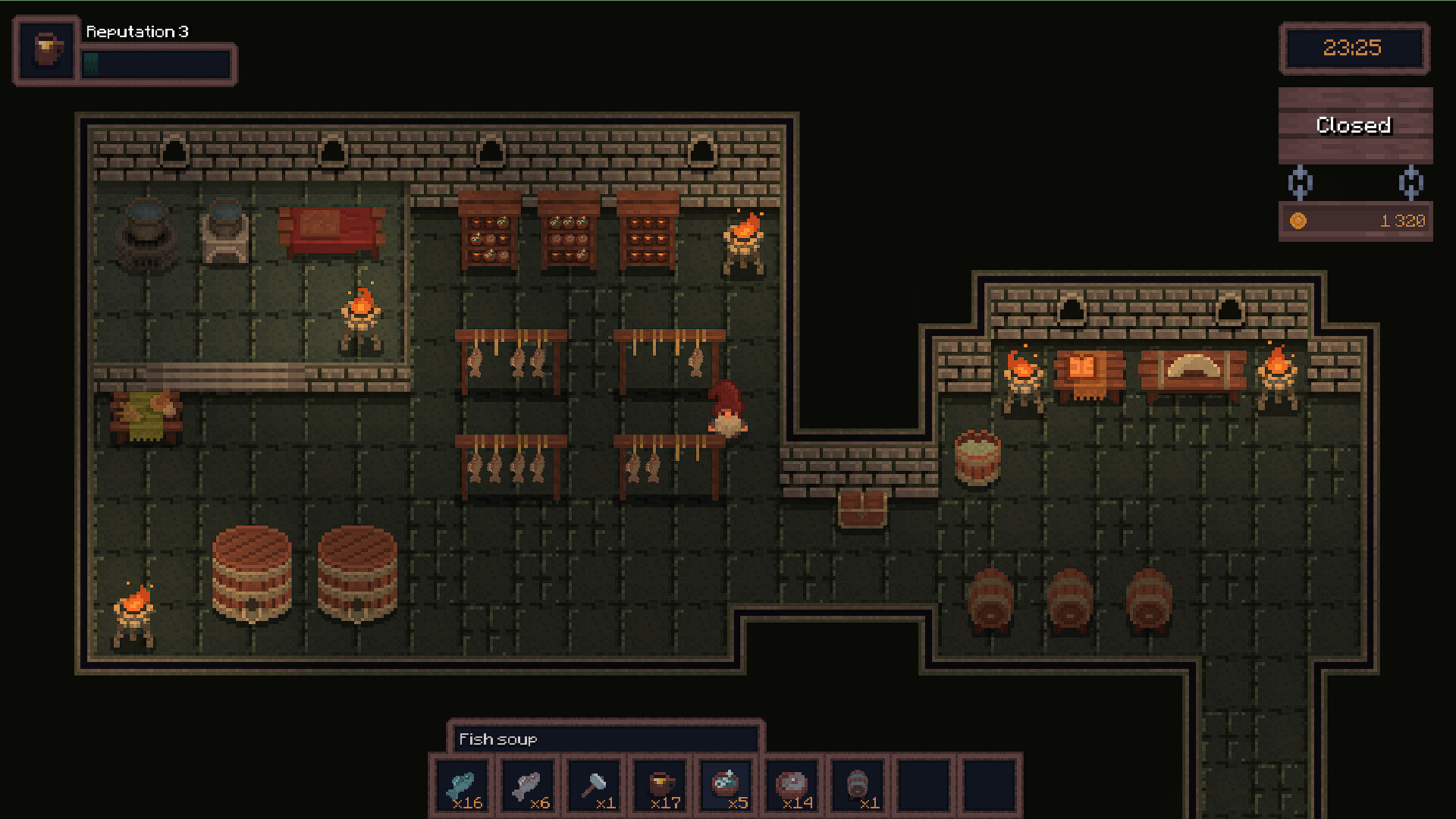Equip the hammer in the hotbar
The width and height of the screenshot is (1456, 819).
[x=595, y=787]
